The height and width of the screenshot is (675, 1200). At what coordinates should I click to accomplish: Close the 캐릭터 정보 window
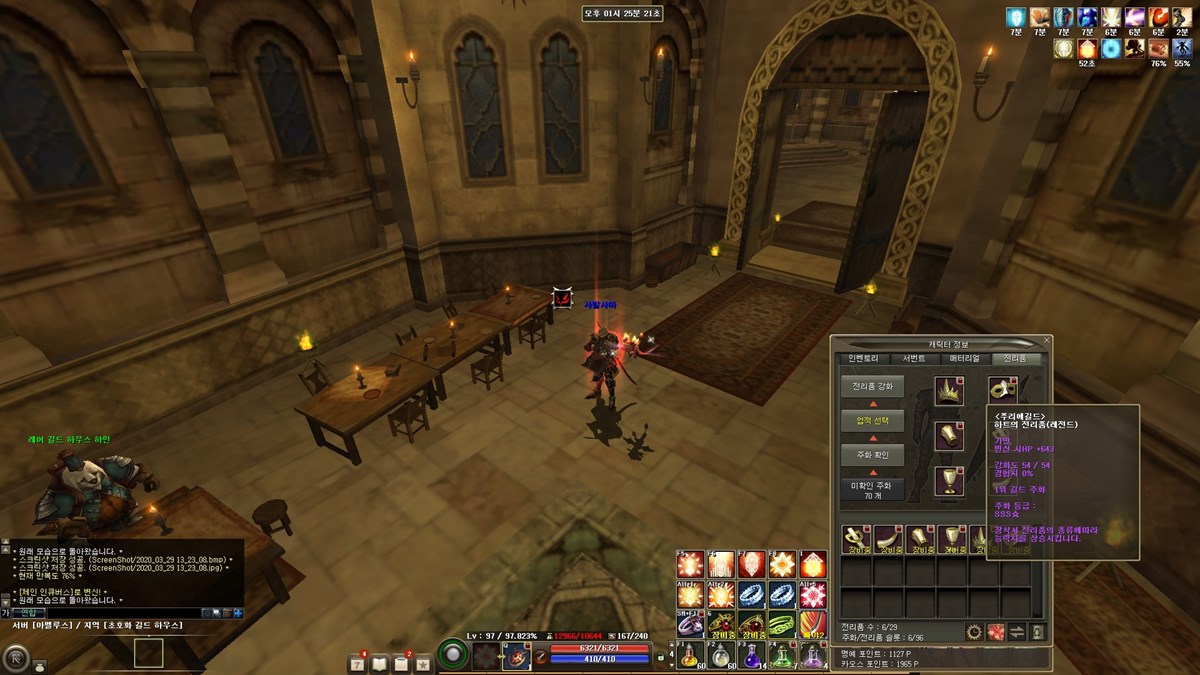coord(1047,341)
